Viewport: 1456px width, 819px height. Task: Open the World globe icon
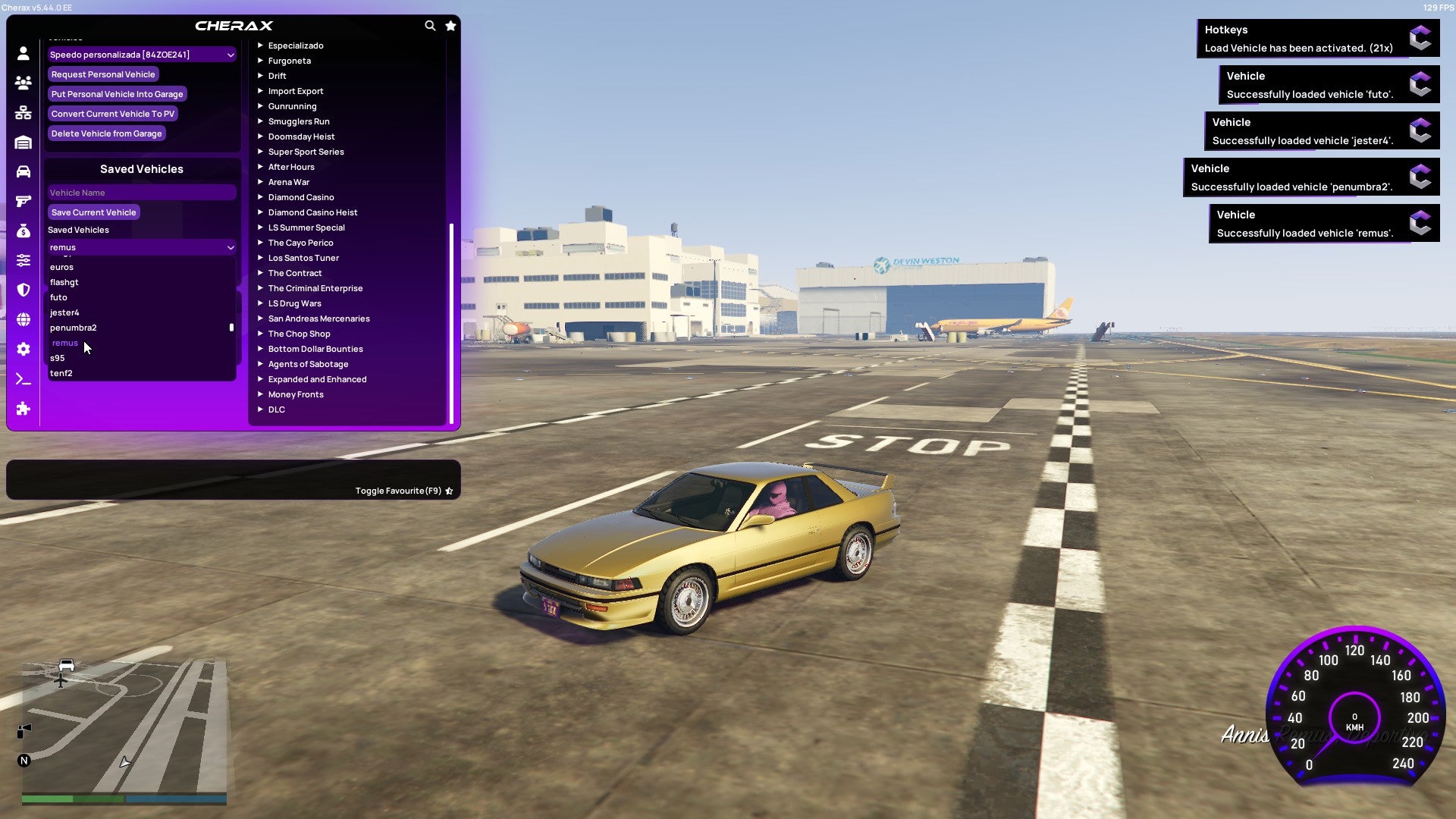pos(23,319)
